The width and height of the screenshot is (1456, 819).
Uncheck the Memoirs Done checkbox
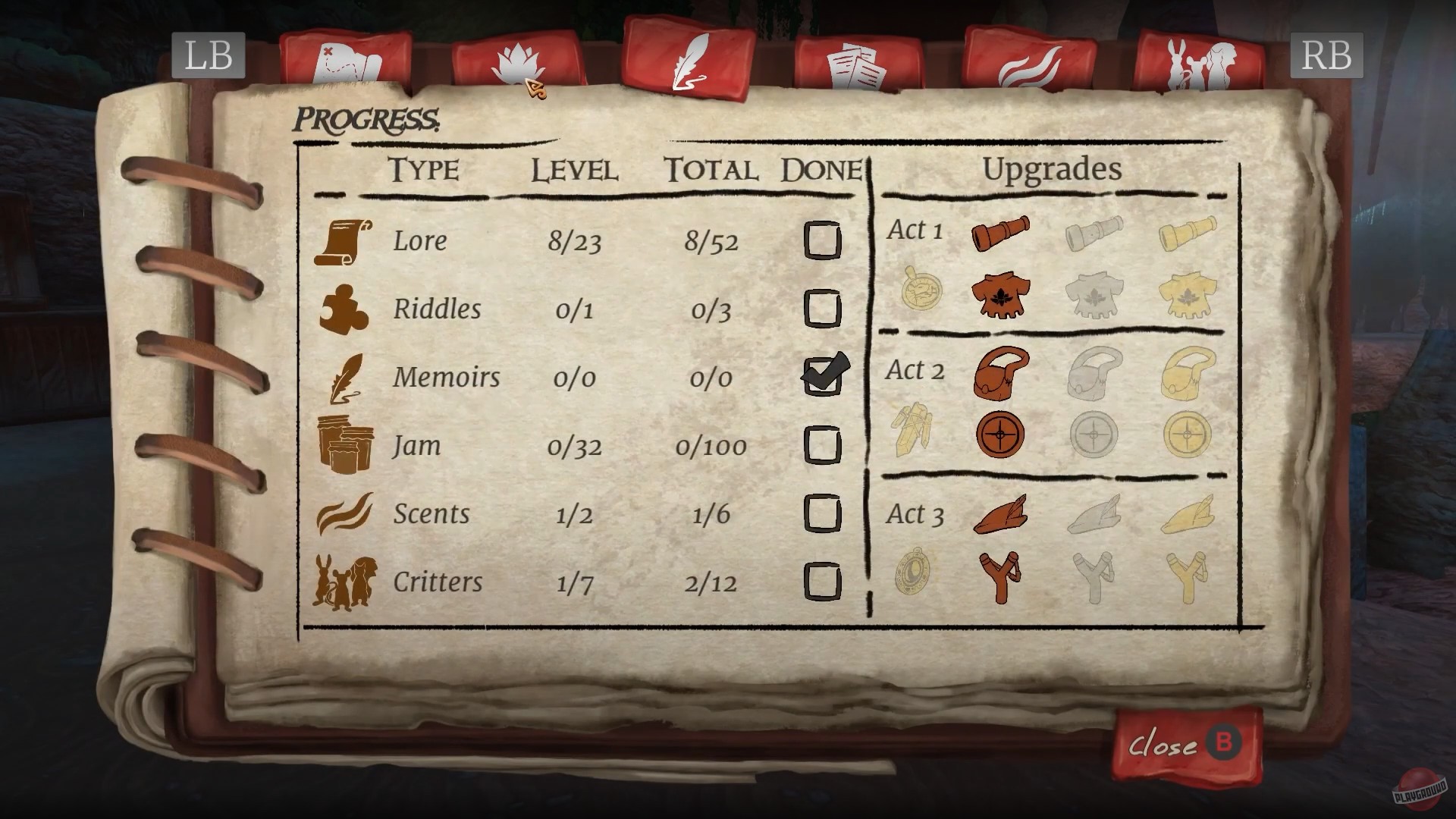pos(823,378)
